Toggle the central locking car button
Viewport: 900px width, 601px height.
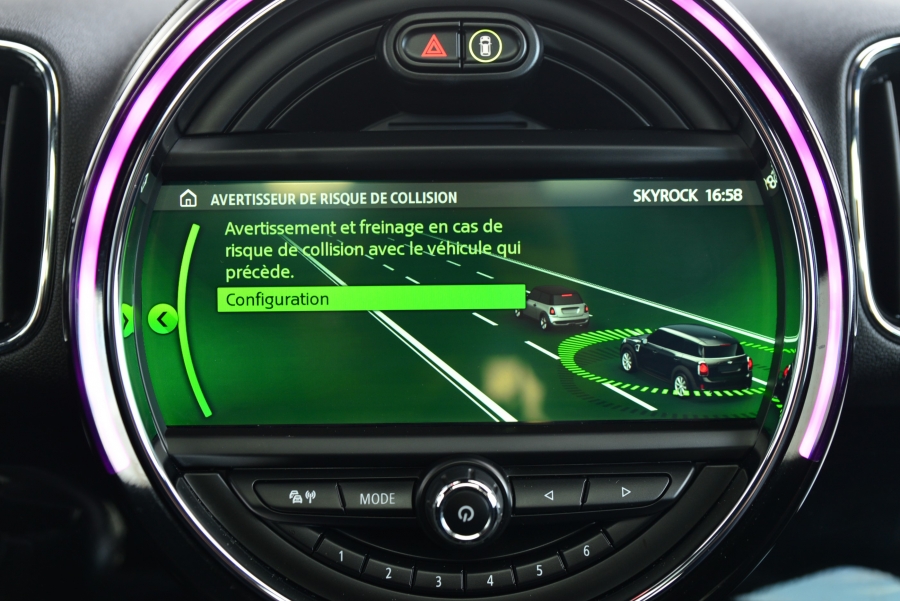click(487, 46)
